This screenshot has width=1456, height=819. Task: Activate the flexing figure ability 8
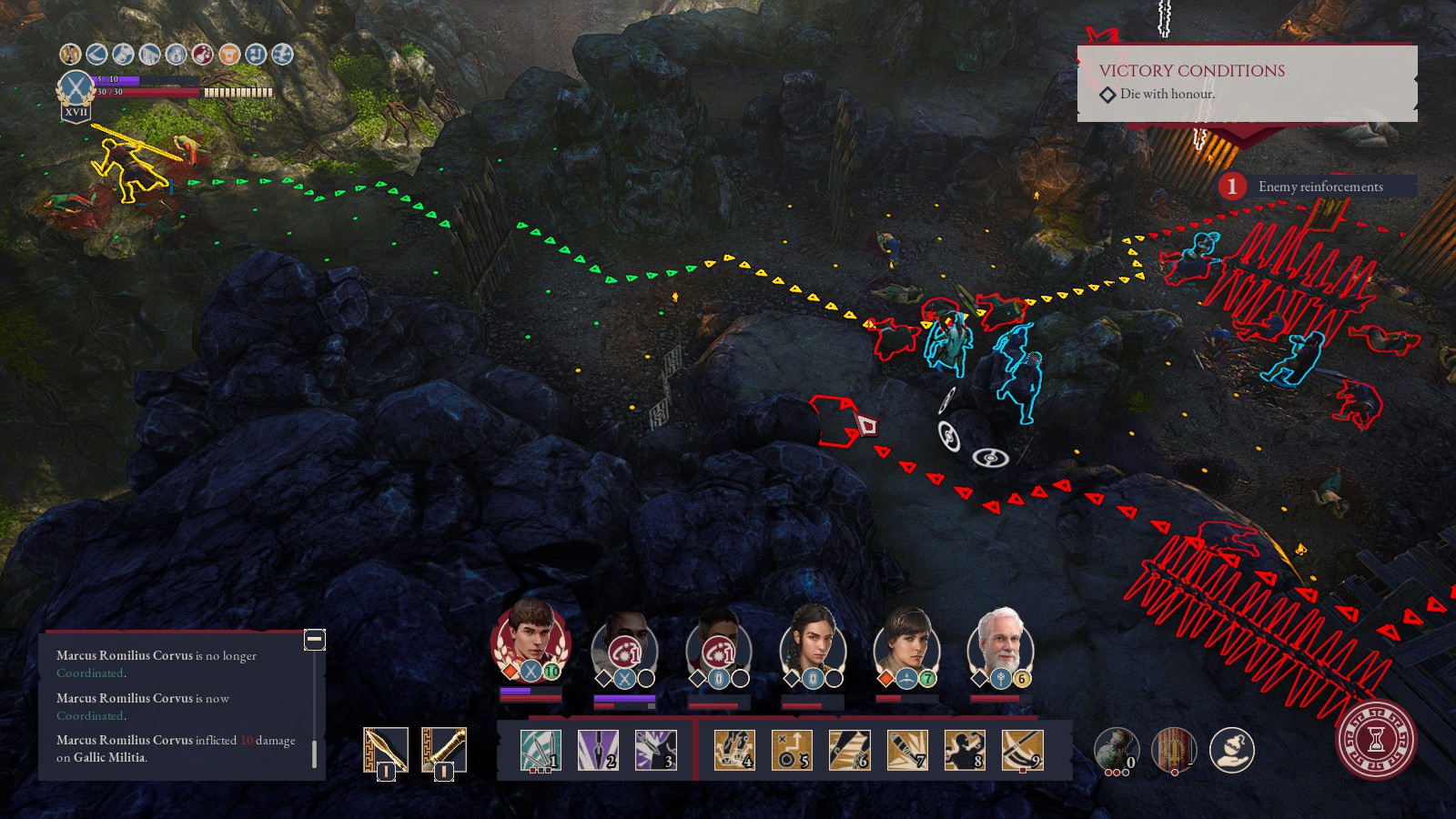click(965, 750)
